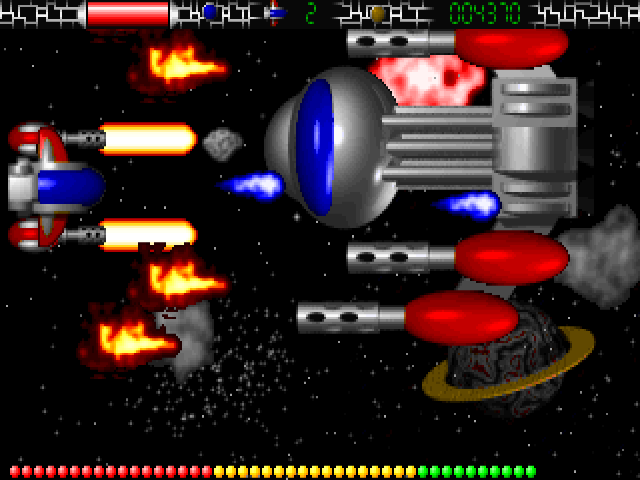Click the blue orb icon in the top bar
Image resolution: width=640 pixels, height=480 pixels.
point(209,13)
